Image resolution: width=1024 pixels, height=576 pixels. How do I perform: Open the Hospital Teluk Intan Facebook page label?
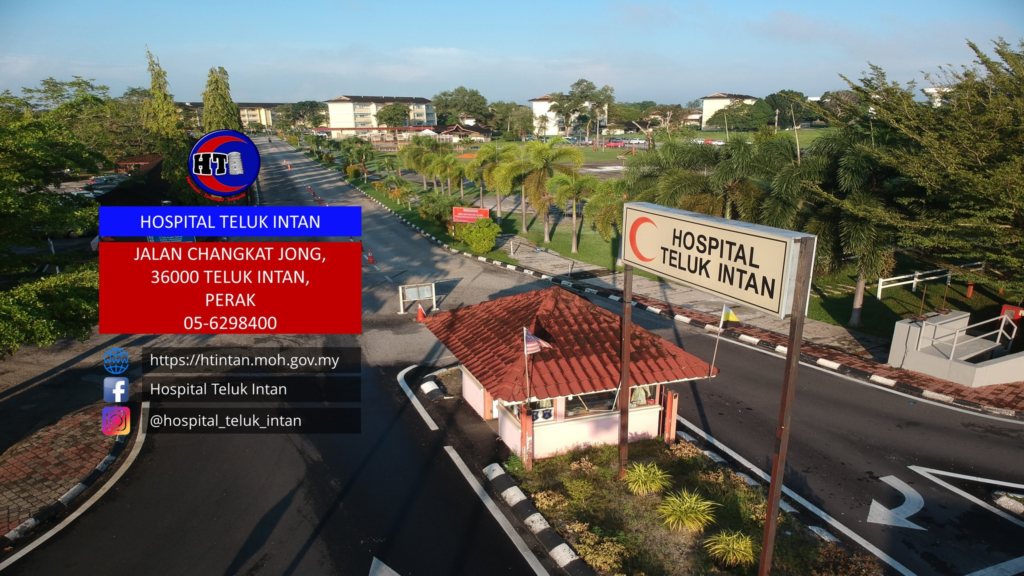point(218,390)
